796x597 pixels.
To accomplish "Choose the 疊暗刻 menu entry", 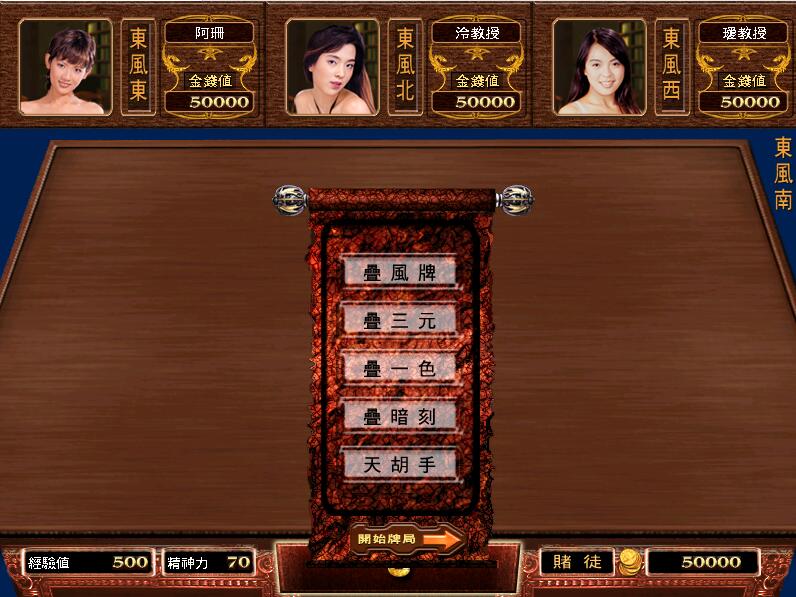I will (399, 416).
